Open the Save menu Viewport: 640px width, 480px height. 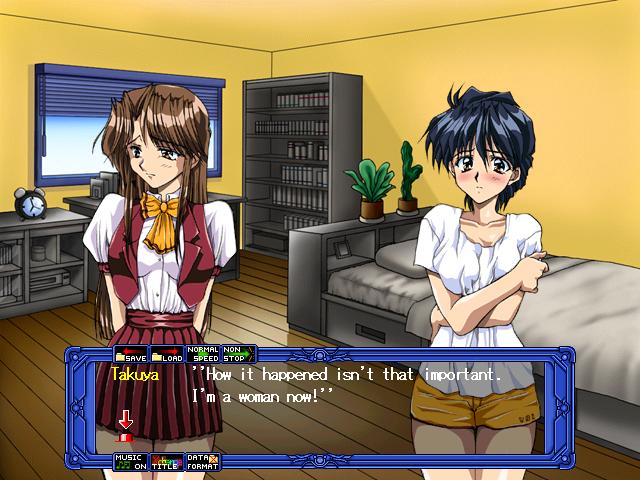pos(131,354)
